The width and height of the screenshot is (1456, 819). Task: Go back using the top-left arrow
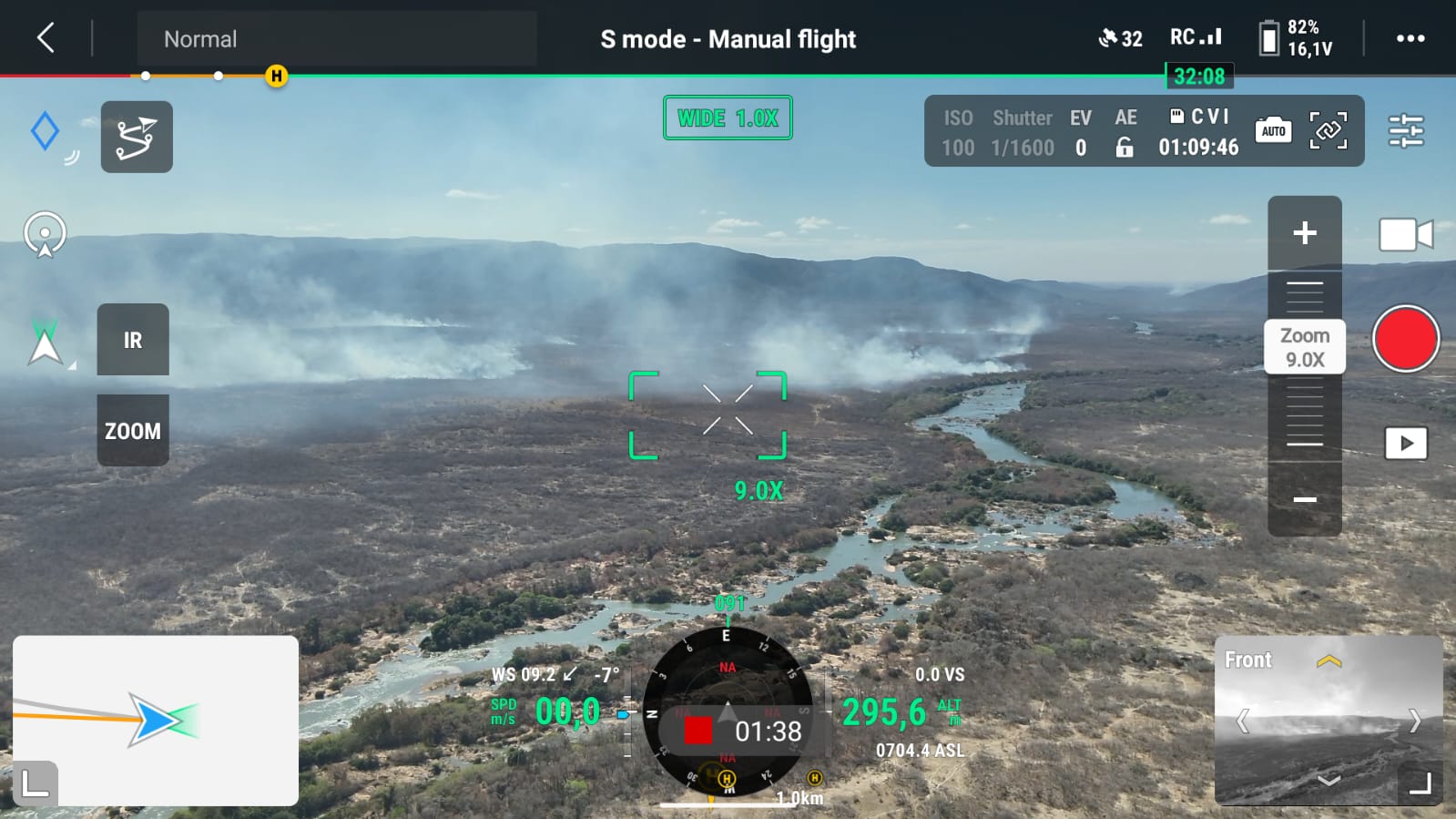point(46,38)
